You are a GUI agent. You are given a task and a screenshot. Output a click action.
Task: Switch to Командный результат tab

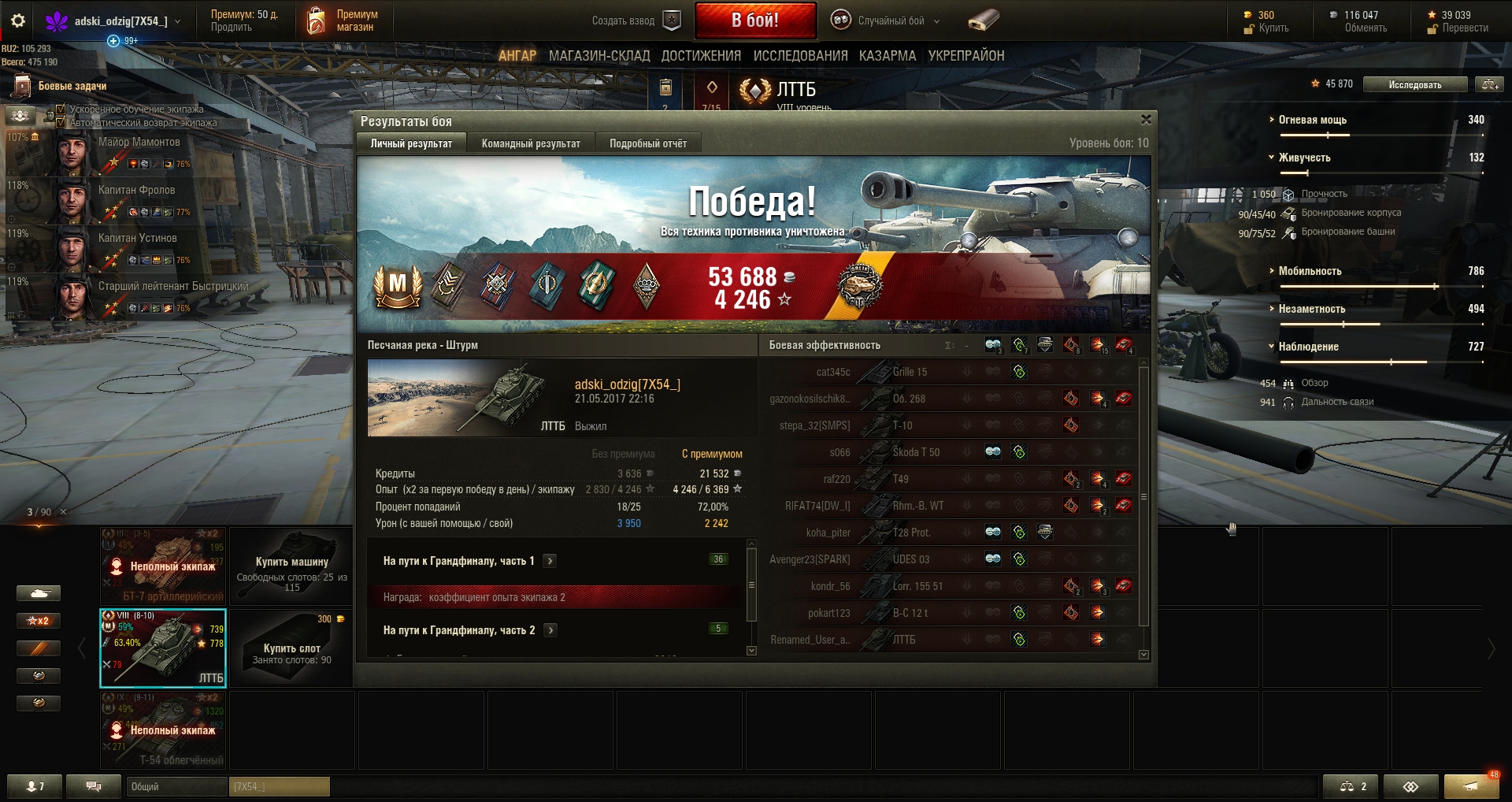(x=531, y=143)
